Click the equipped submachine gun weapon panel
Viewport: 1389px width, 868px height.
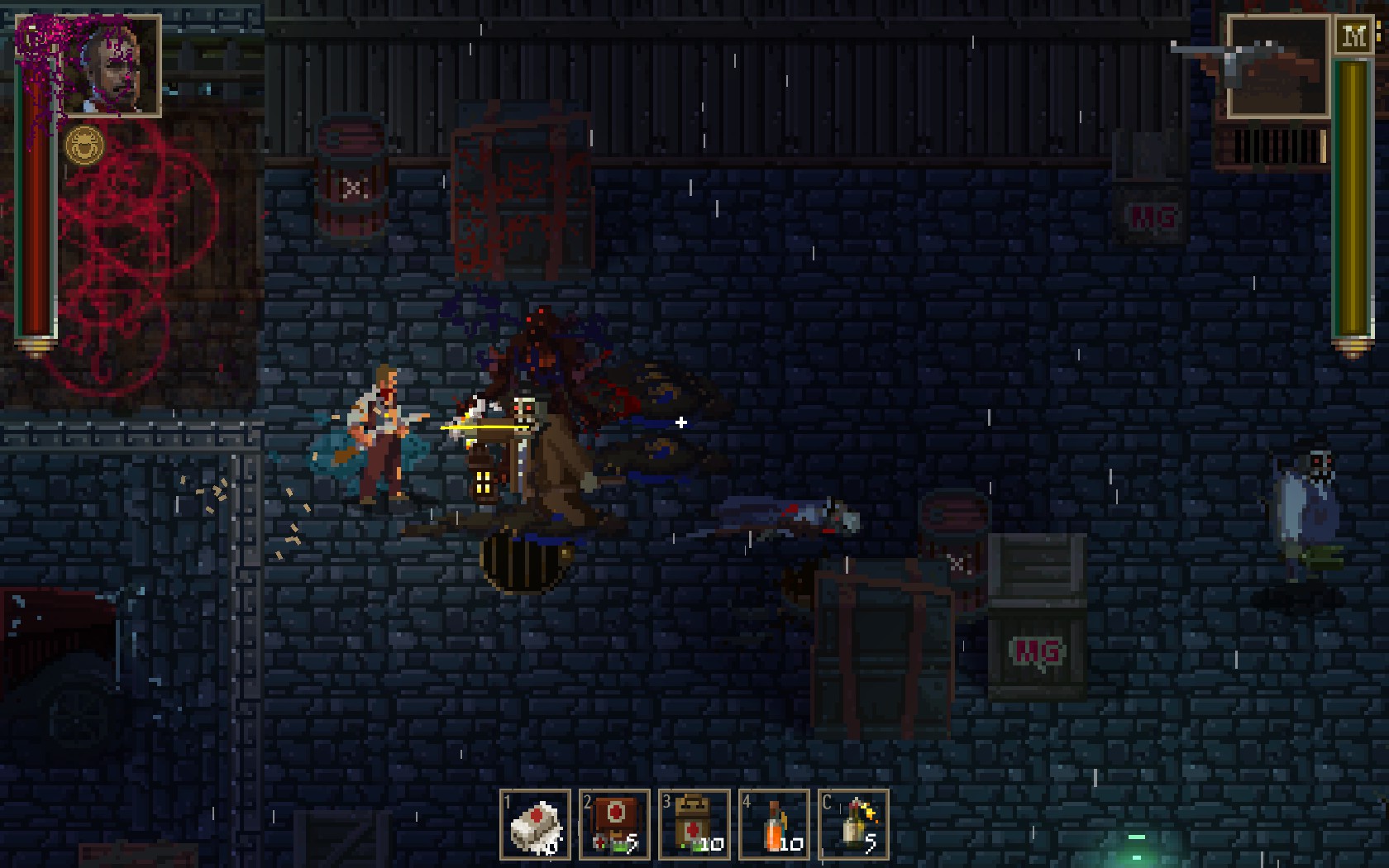click(1277, 66)
